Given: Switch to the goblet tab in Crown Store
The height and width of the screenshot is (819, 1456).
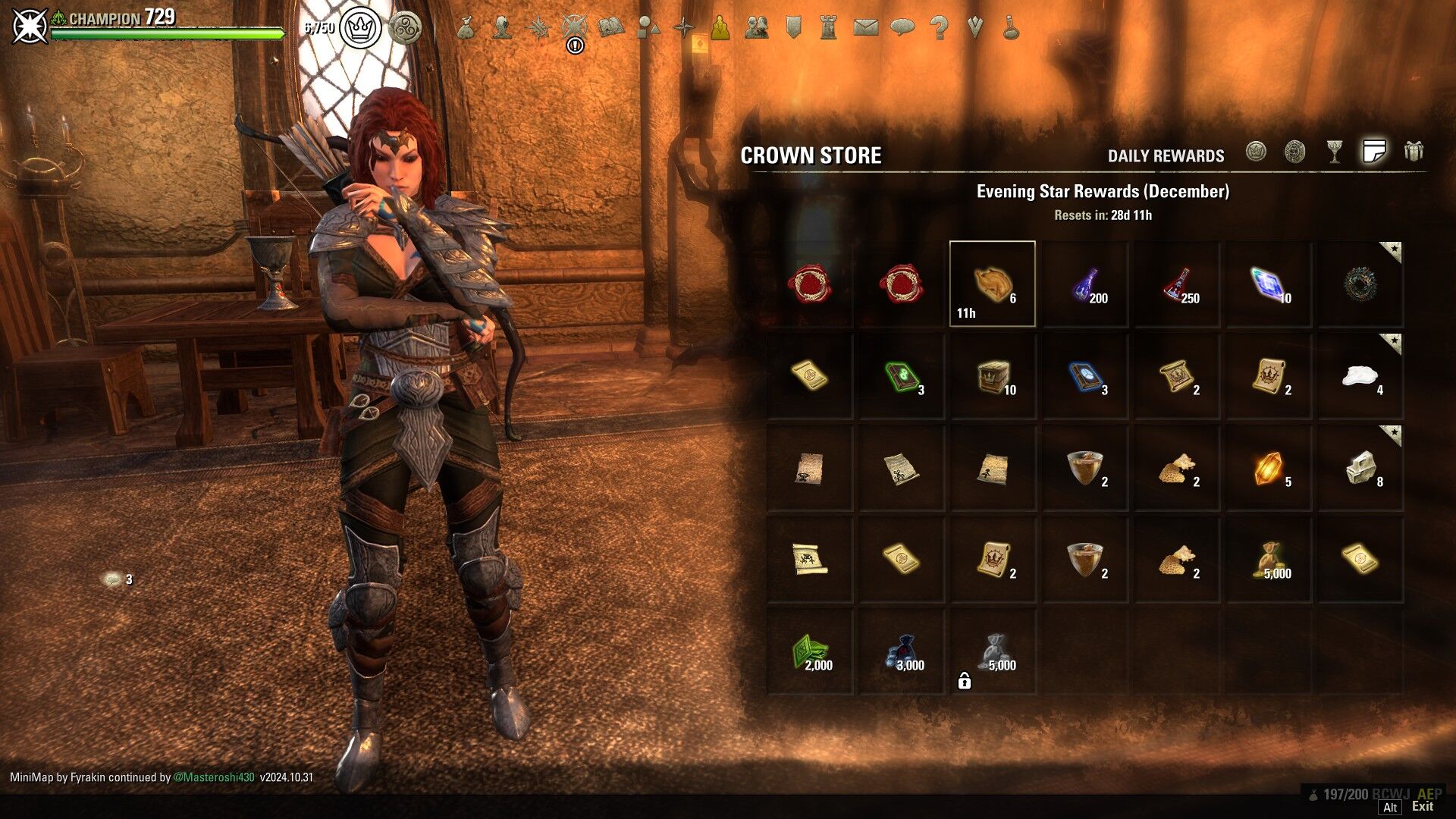Looking at the screenshot, I should pos(1335,152).
